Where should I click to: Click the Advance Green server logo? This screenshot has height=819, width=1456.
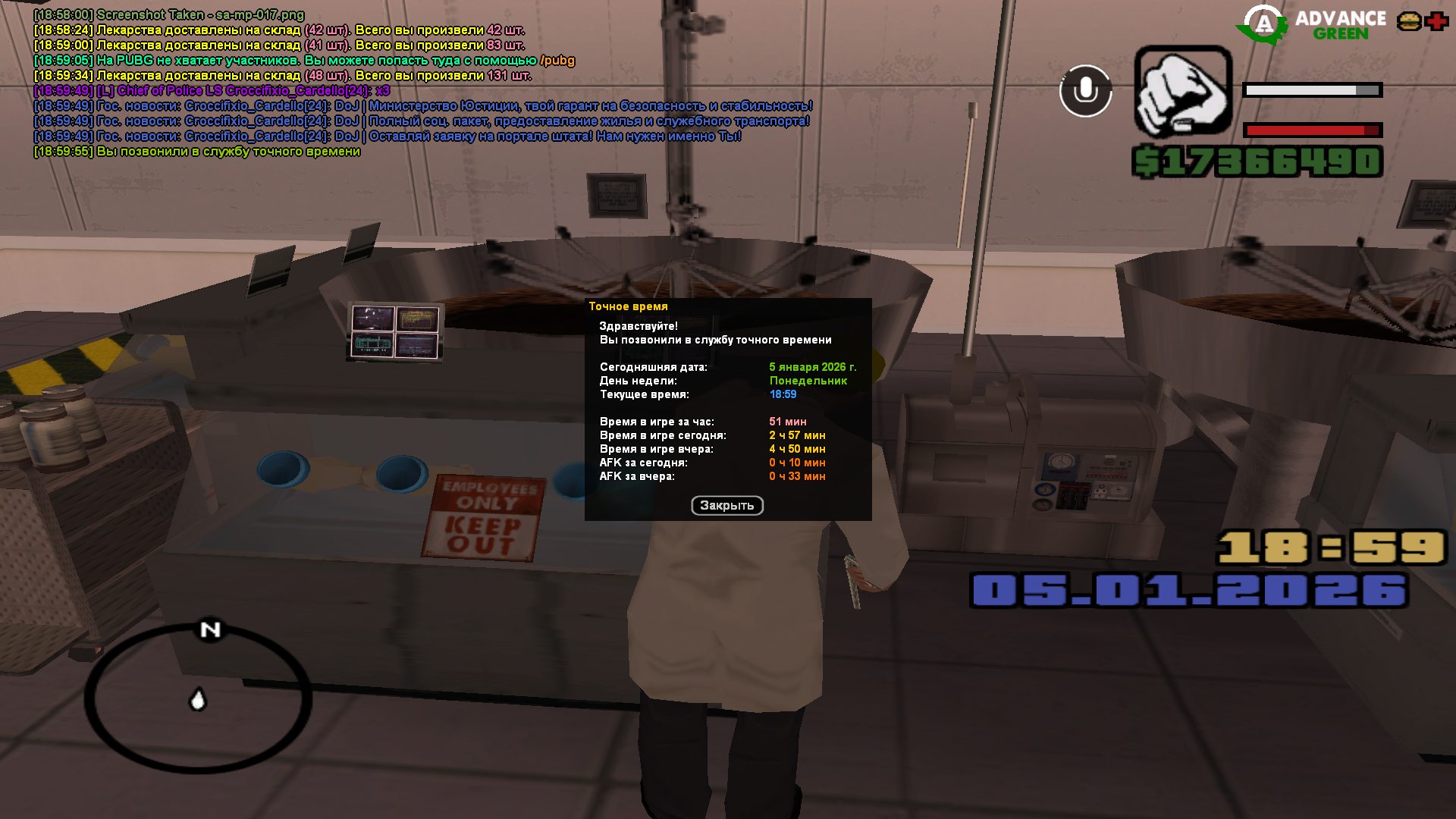(x=1311, y=25)
